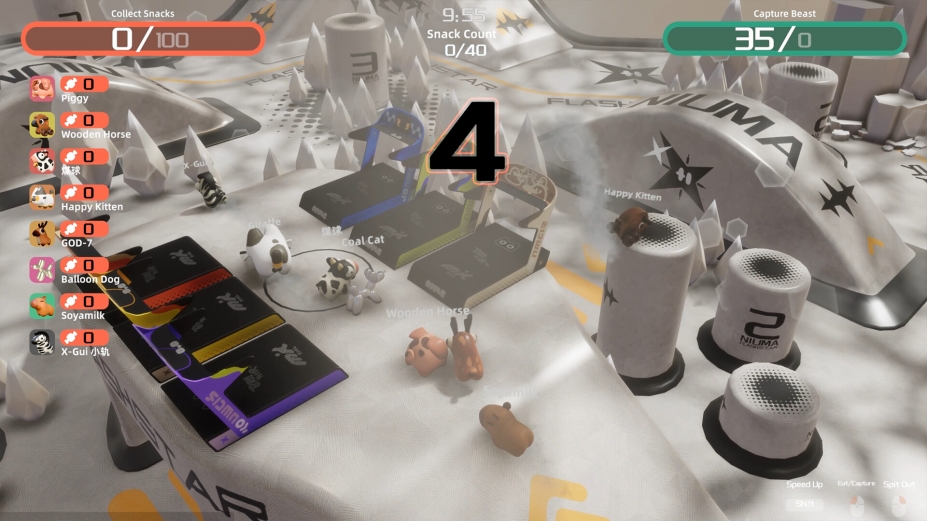927x521 pixels.
Task: Choose Soyamilk's capybara avatar
Action: (x=42, y=306)
